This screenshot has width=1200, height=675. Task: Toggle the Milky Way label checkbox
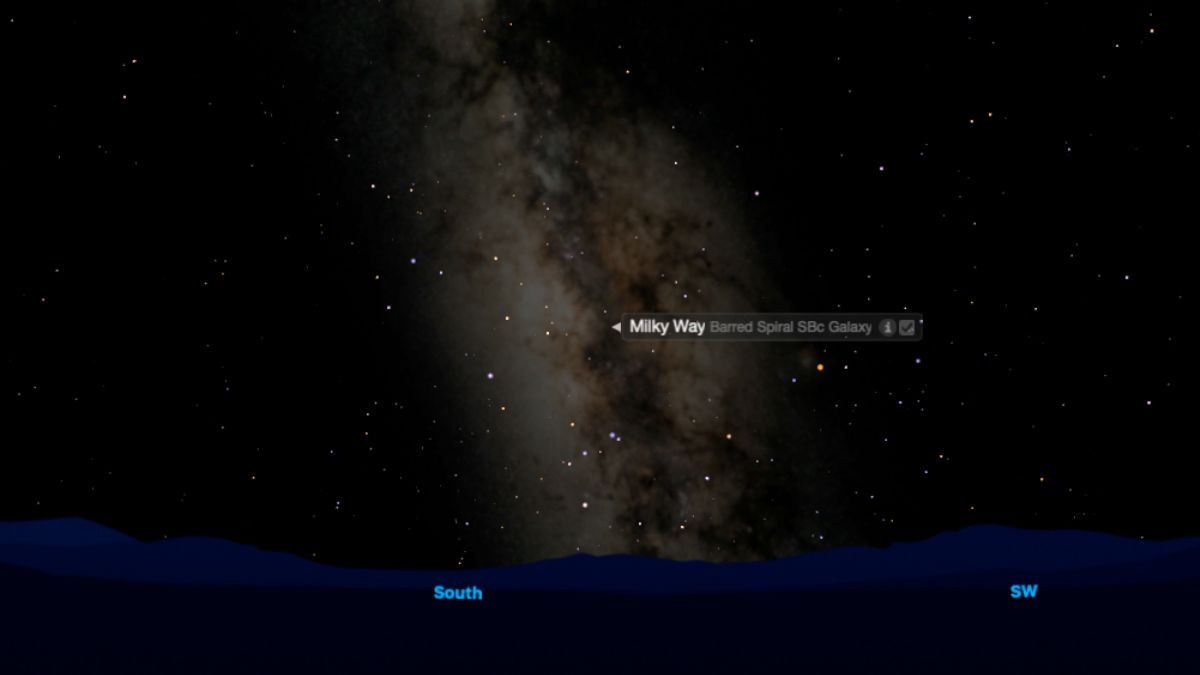pos(907,327)
